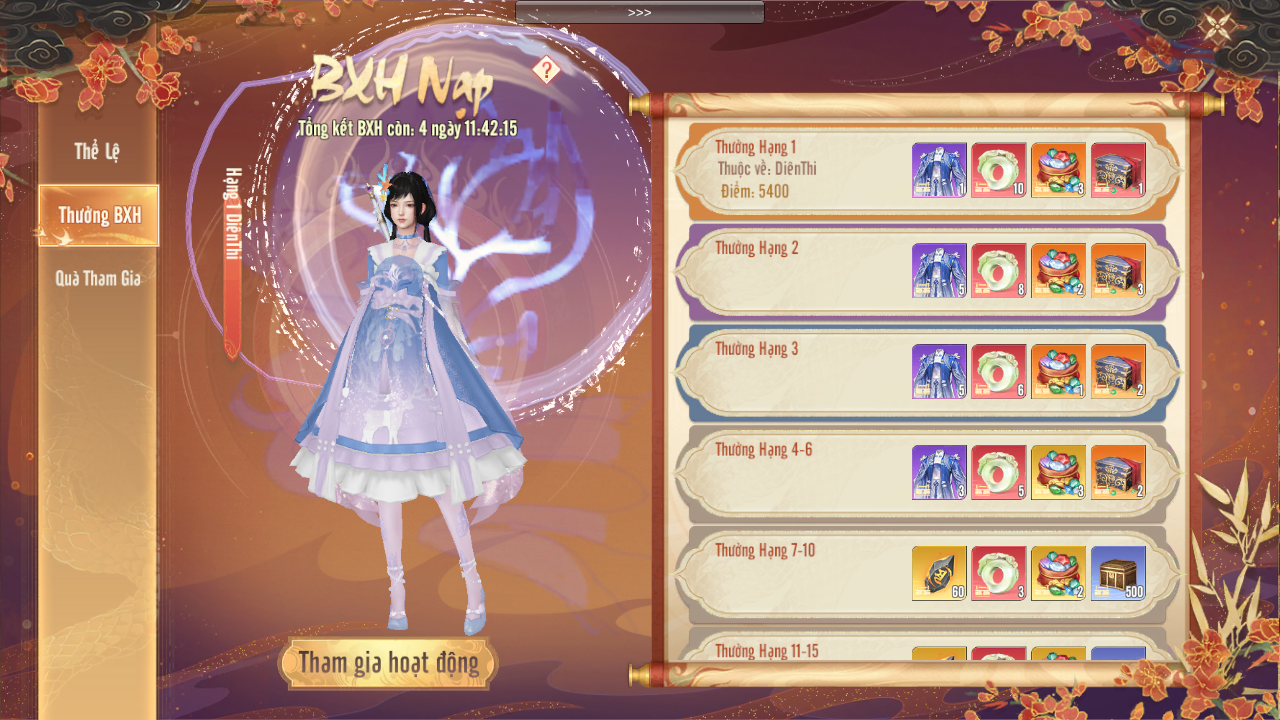Screen dimensions: 1280x720
Task: Inspect the Hạng 4-6 costume reward
Action: tap(939, 473)
